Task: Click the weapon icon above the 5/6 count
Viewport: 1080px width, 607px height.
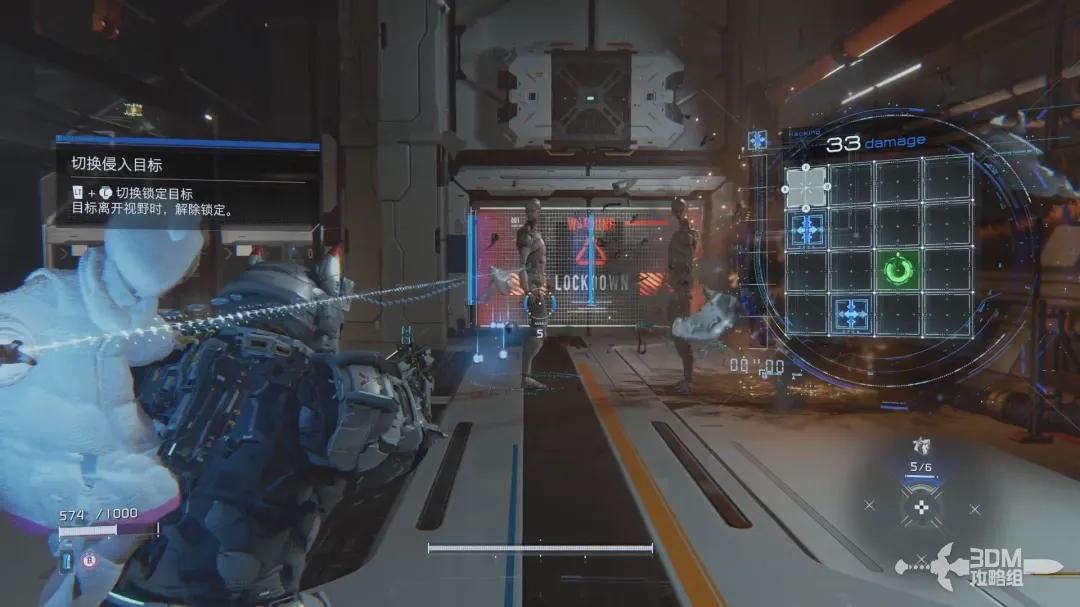Action: pyautogui.click(x=920, y=447)
